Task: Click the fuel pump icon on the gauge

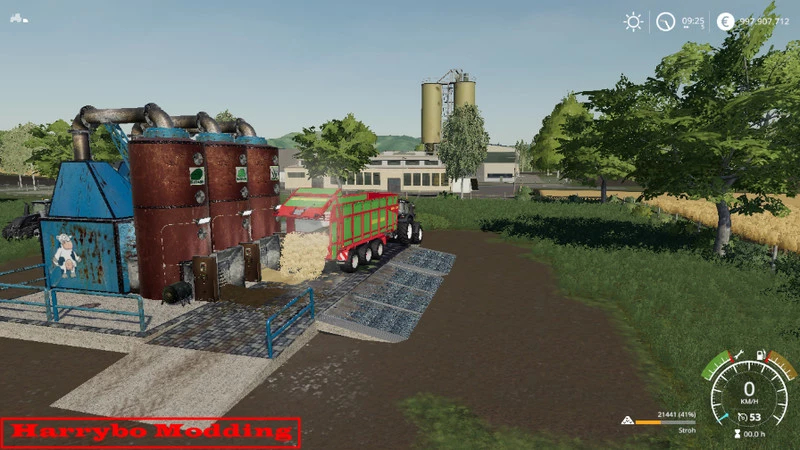Action: (761, 354)
